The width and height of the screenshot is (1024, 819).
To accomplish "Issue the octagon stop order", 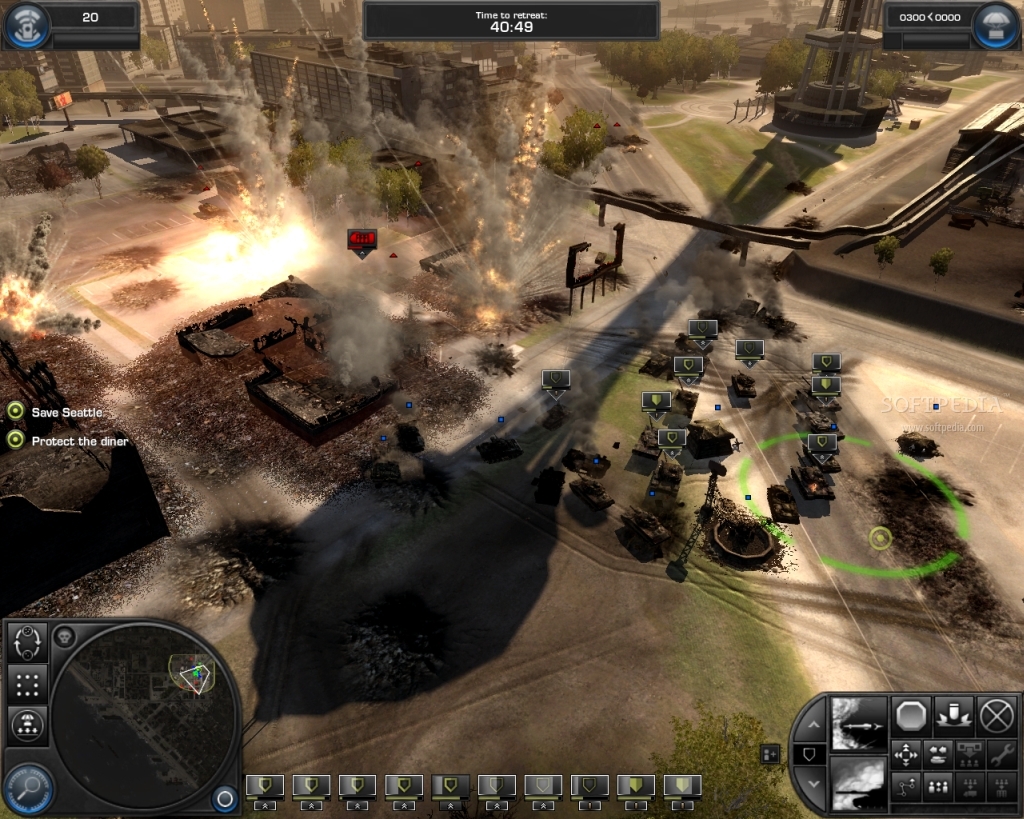I will [912, 715].
